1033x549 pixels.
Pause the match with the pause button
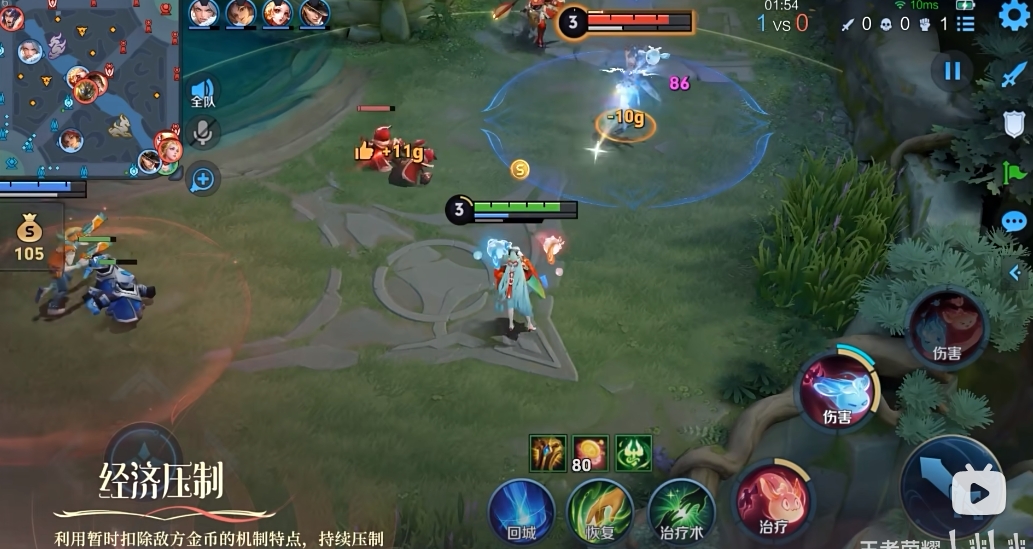tap(952, 71)
